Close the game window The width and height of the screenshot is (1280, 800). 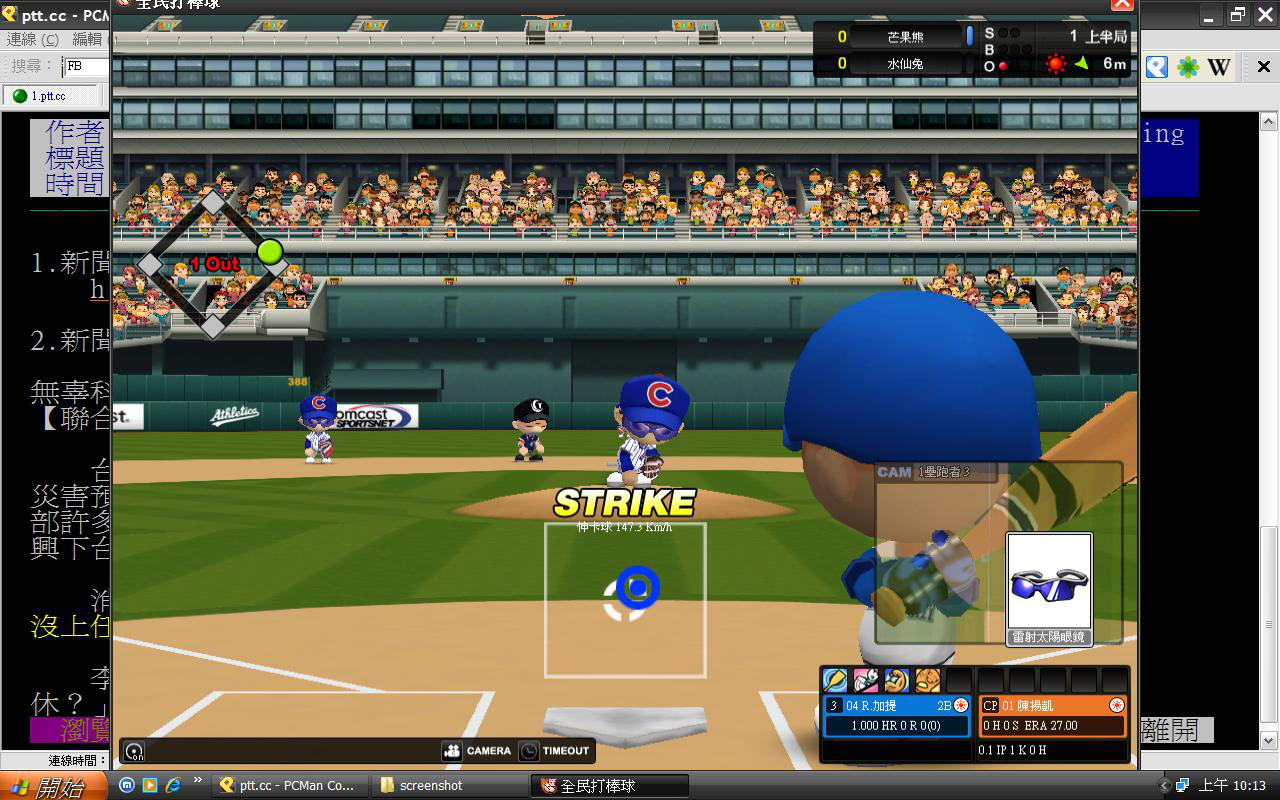click(1122, 4)
